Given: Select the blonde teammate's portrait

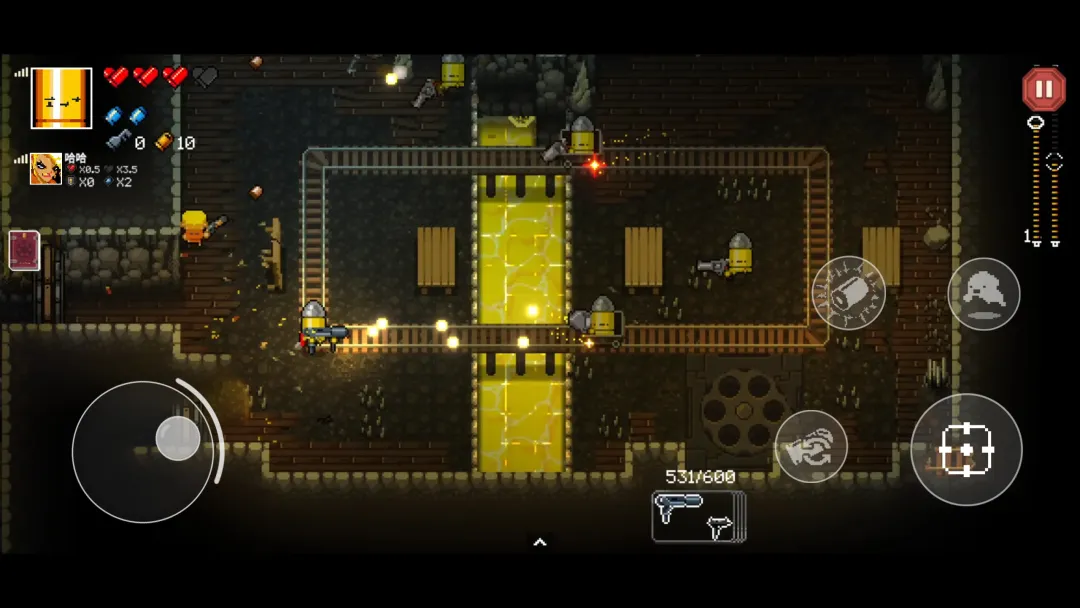Looking at the screenshot, I should [46, 169].
